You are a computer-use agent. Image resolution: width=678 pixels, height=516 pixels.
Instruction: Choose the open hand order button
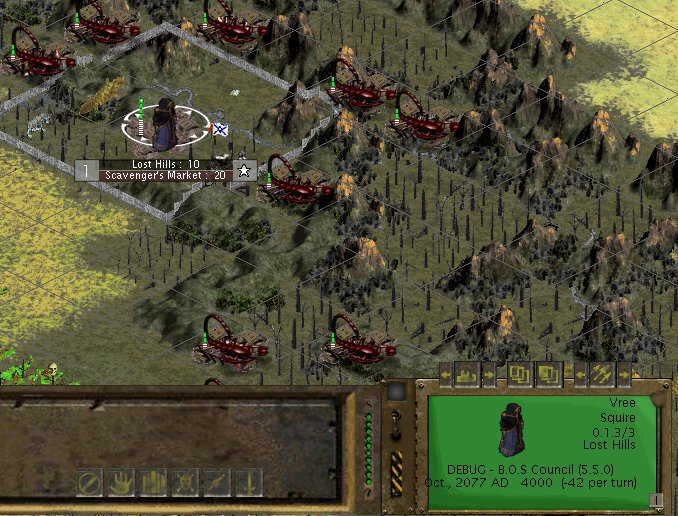coord(123,482)
